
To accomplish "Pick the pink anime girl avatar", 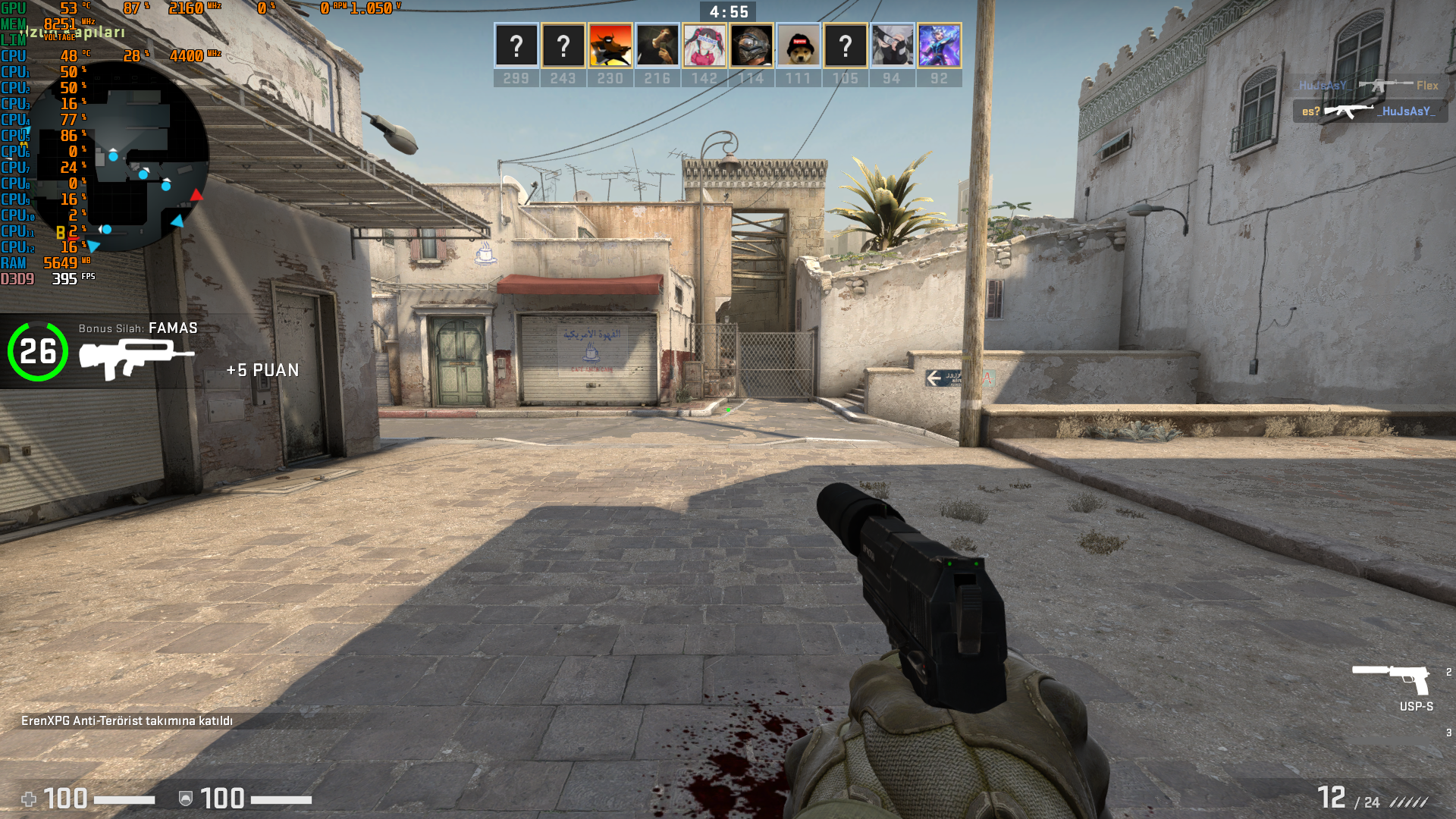I will 704,45.
